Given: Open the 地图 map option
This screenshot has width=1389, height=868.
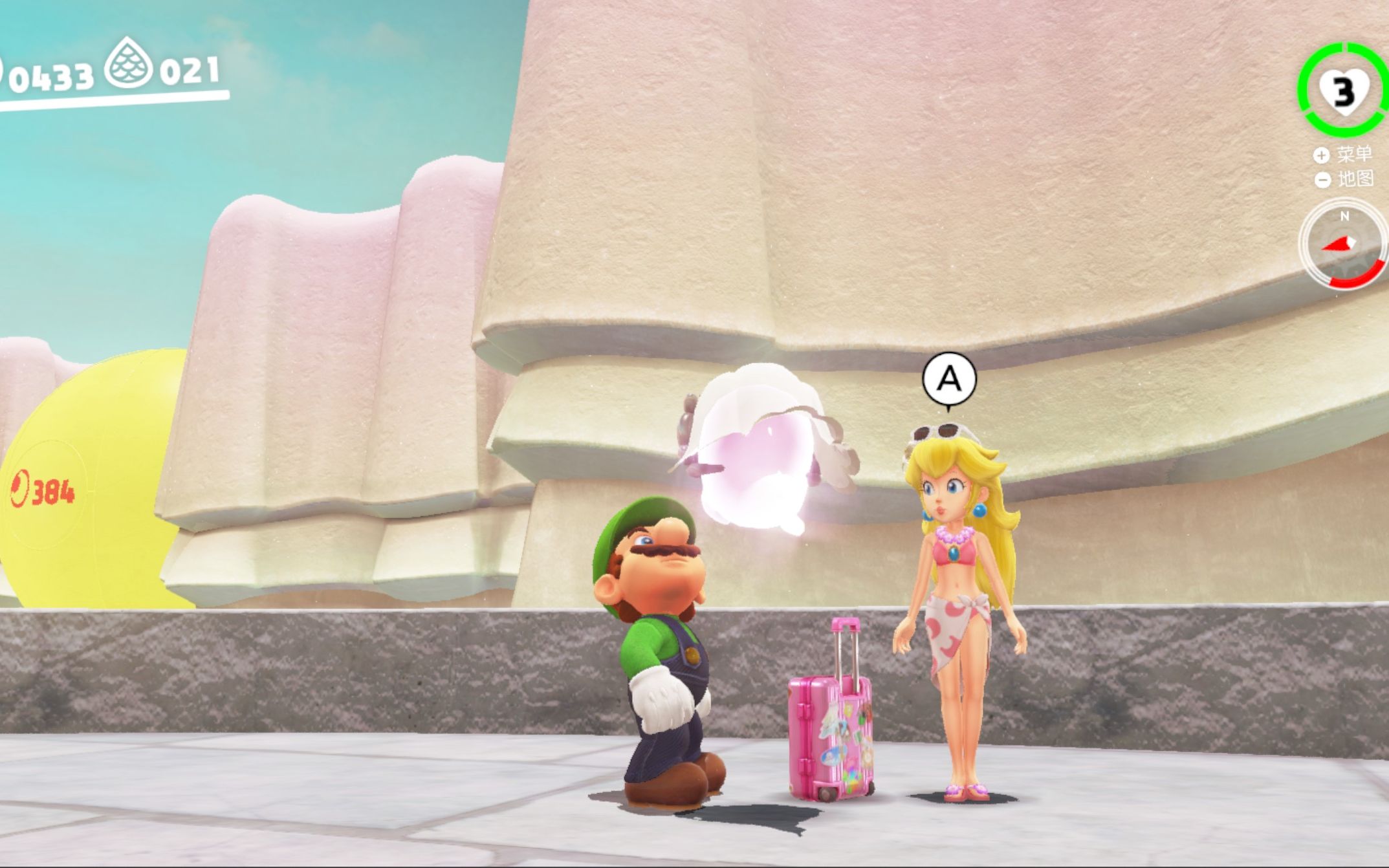Looking at the screenshot, I should 1344,179.
